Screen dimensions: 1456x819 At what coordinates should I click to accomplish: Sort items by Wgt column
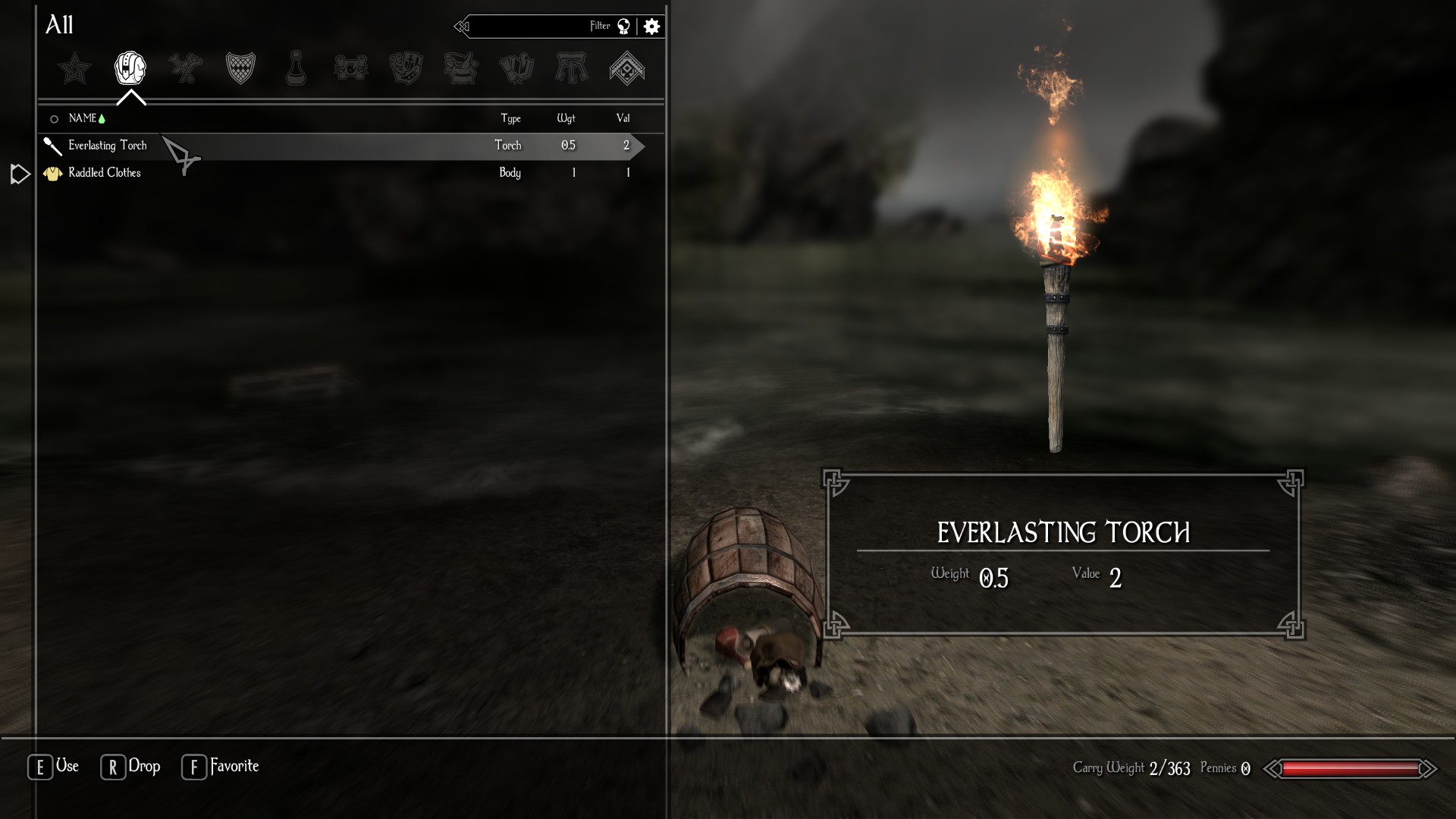click(x=566, y=118)
